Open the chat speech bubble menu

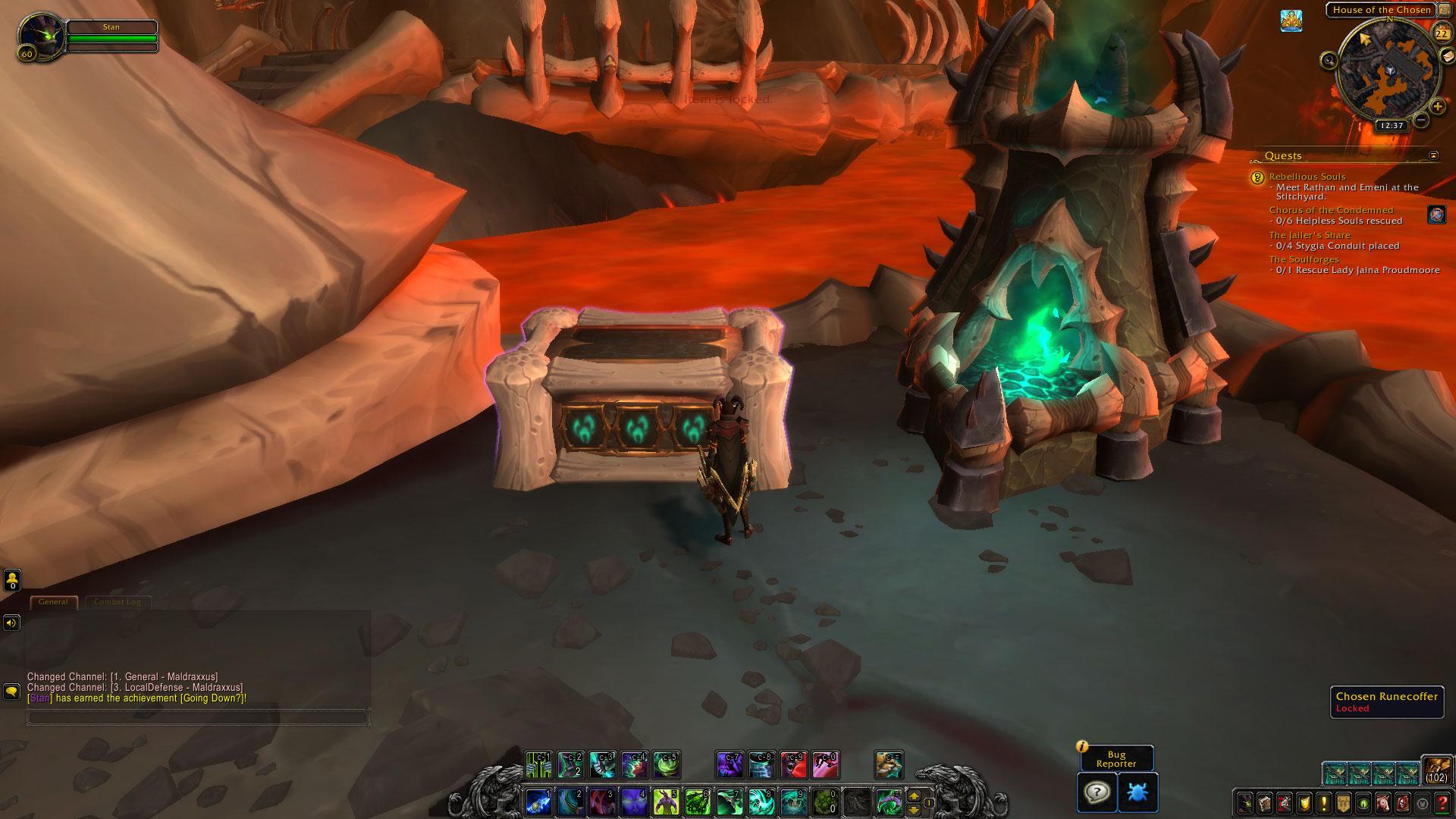click(x=11, y=692)
